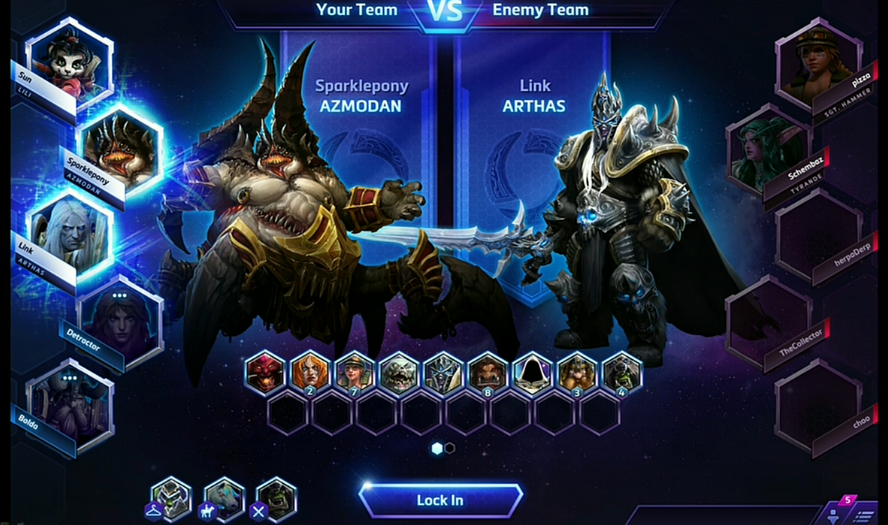View enemy Schembez's Tyrande portrait

tap(766, 146)
